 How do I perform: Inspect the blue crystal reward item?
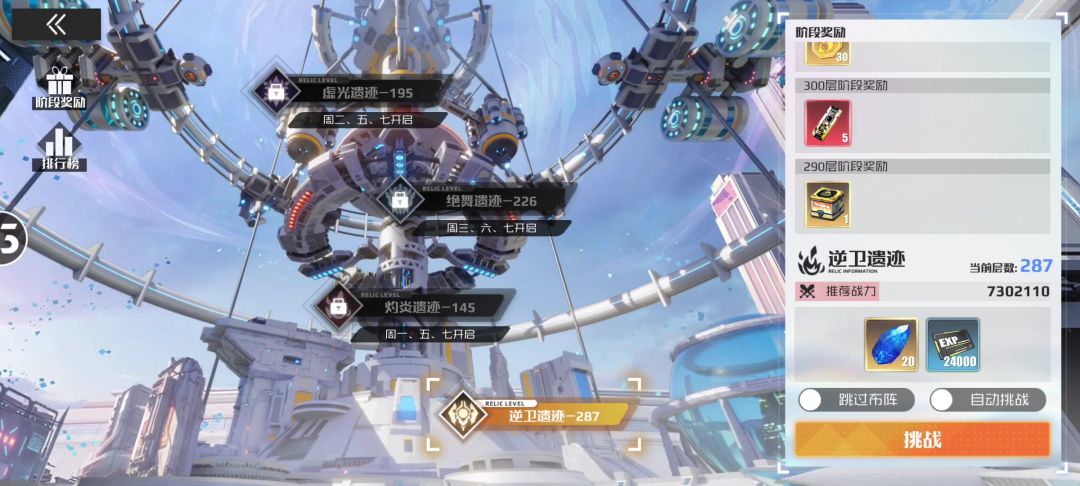point(891,345)
